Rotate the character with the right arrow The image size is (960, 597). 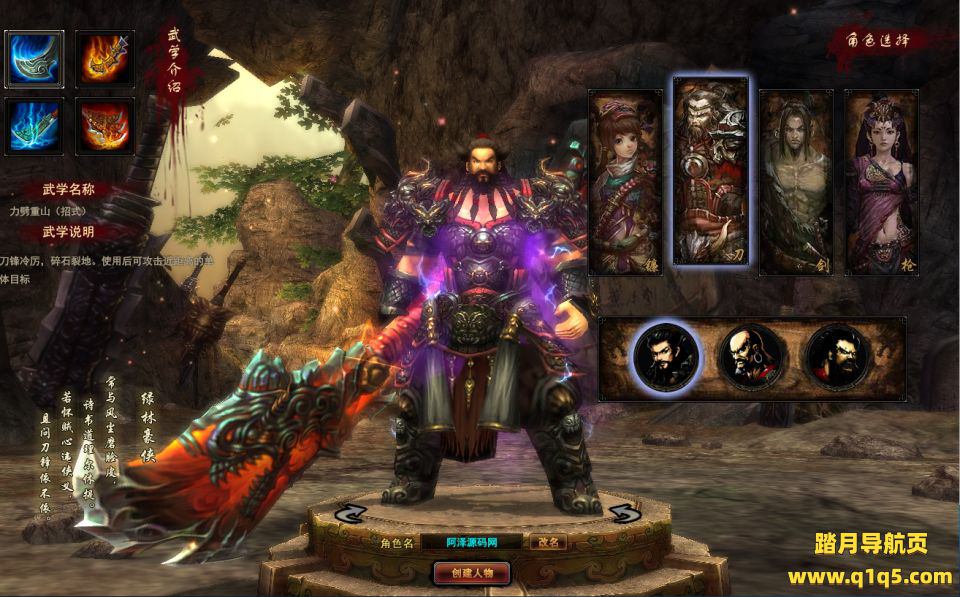coord(623,513)
